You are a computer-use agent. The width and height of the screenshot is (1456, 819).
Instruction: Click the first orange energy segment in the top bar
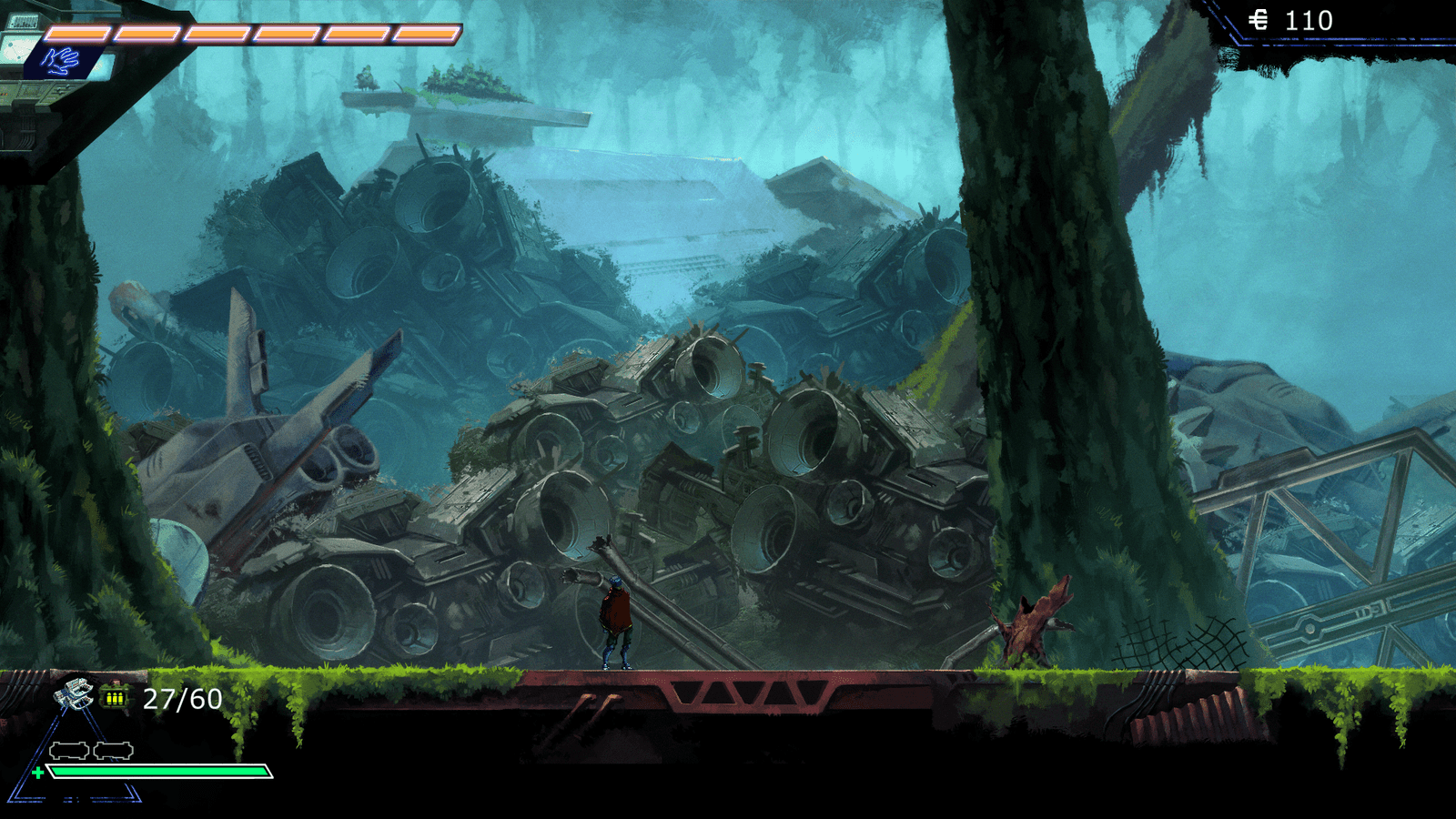(x=77, y=32)
